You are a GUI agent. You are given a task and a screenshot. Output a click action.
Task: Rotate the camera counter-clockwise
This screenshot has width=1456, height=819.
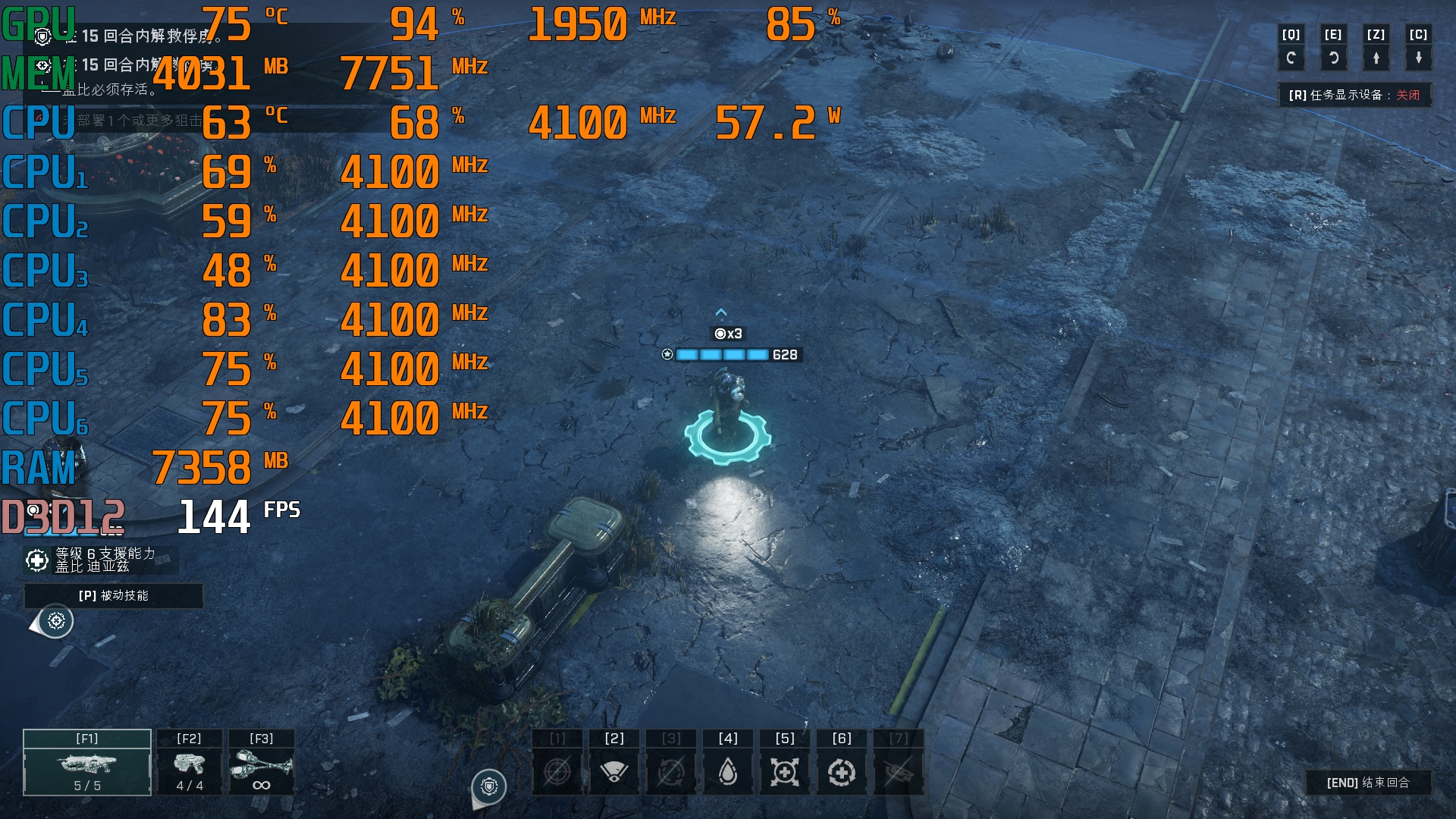pyautogui.click(x=1291, y=58)
